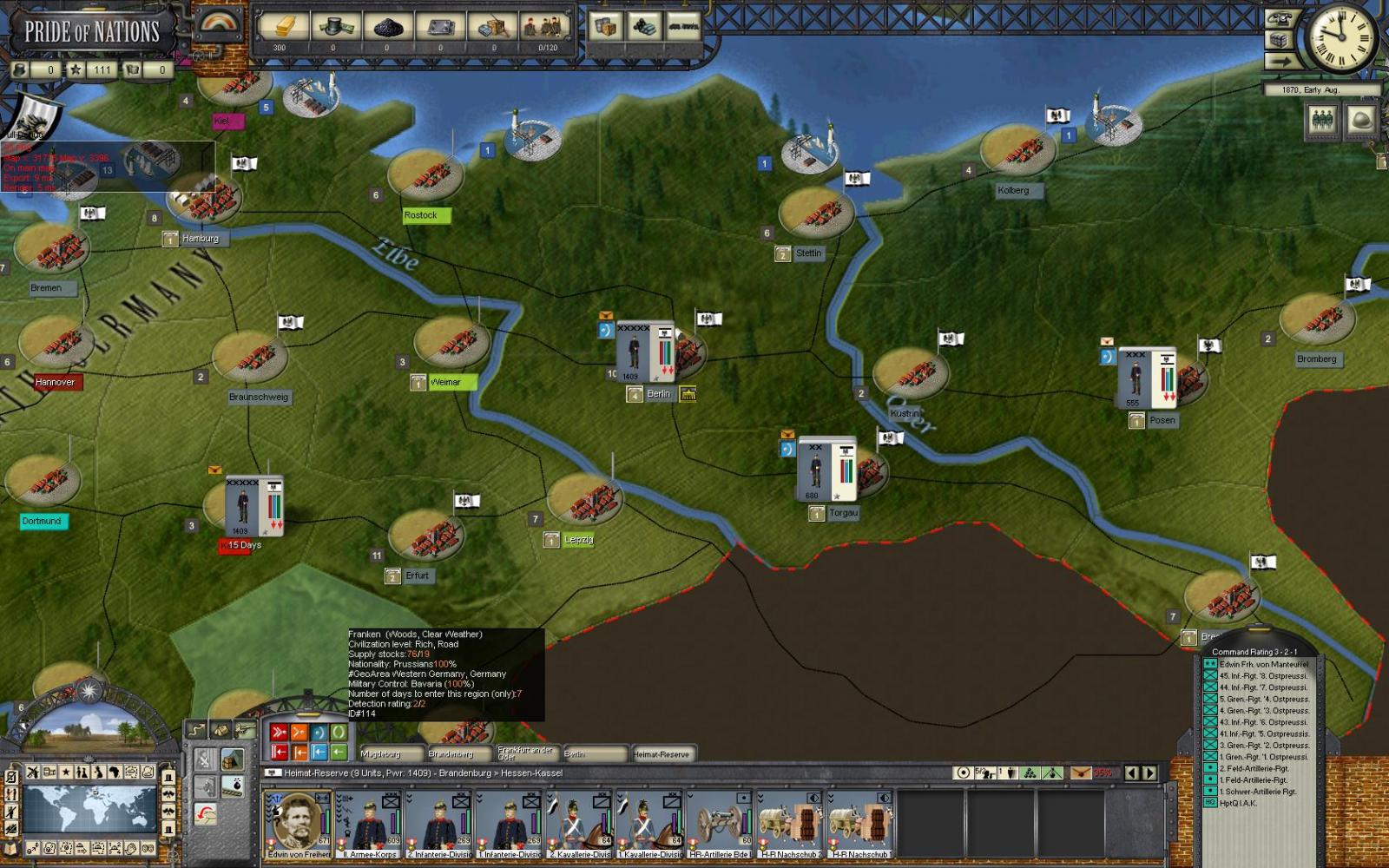Show the next unit with right arrow
This screenshot has height=868, width=1389.
(1150, 773)
